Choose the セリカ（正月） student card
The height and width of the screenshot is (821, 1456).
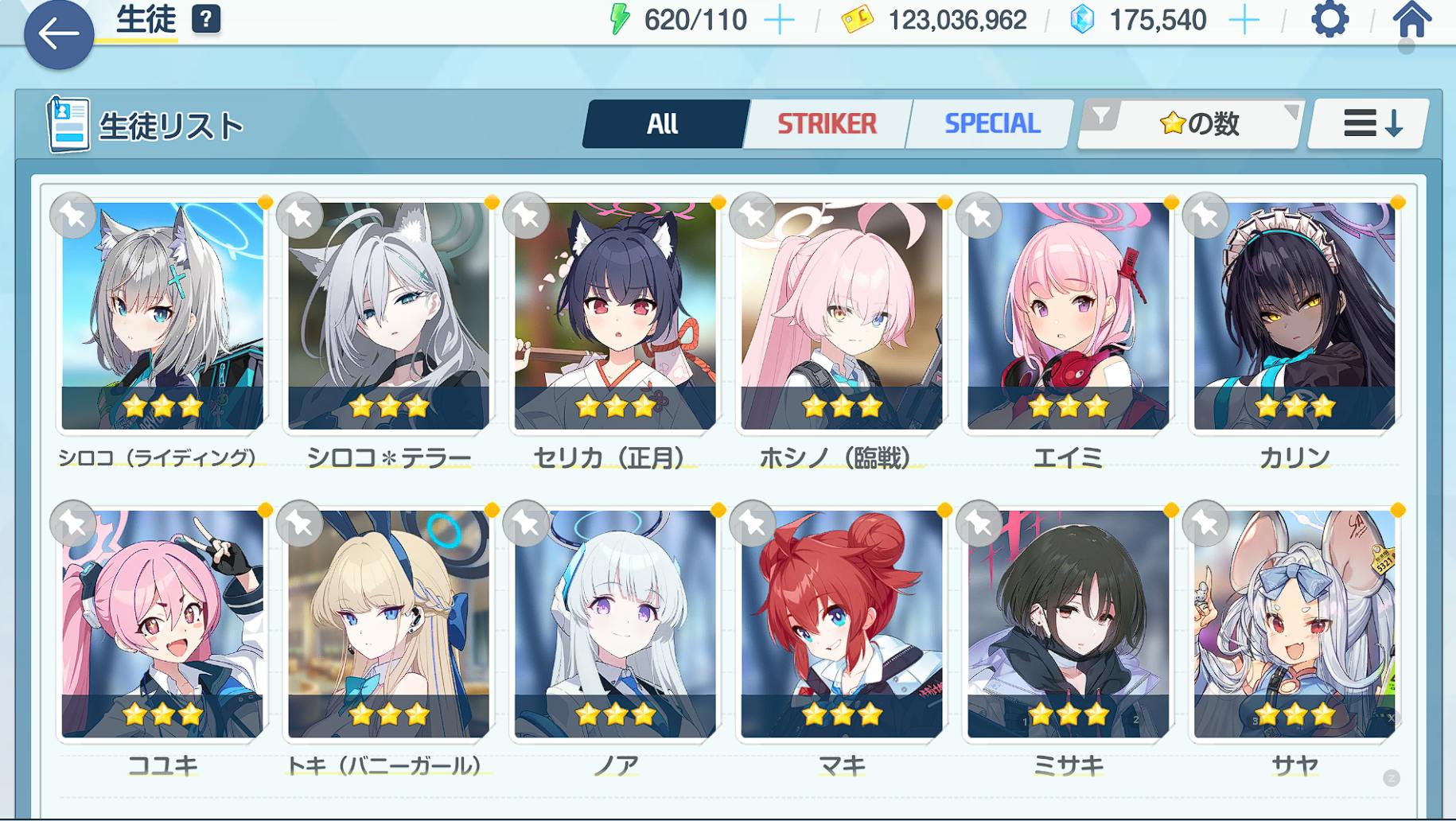[615, 316]
